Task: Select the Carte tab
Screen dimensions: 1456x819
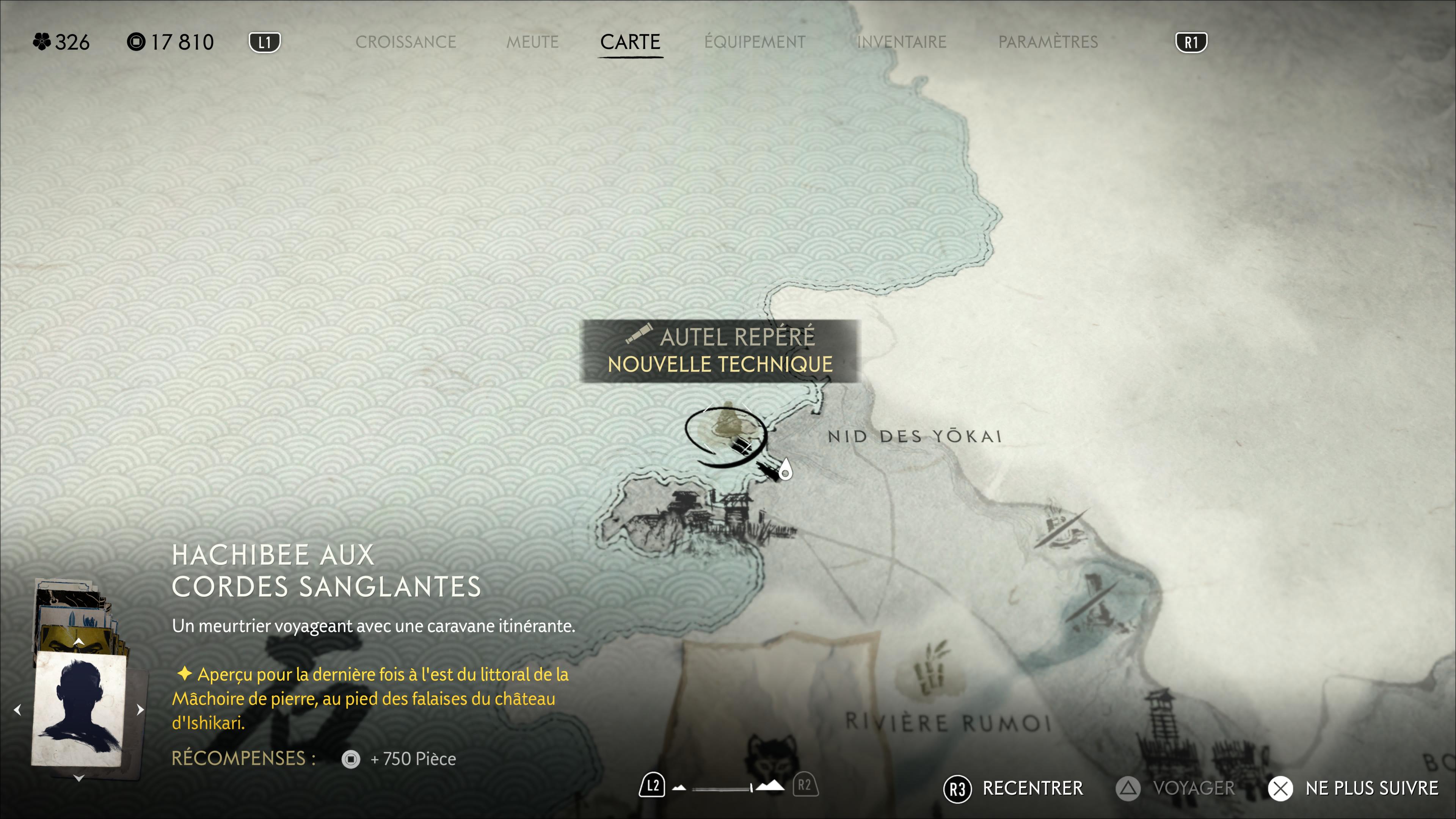Action: pos(630,42)
